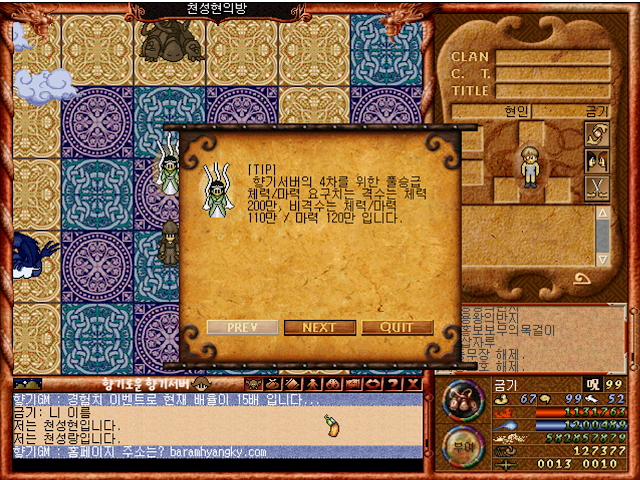640x480 pixels.
Task: Click the round pouch bag orb
Action: click(462, 401)
